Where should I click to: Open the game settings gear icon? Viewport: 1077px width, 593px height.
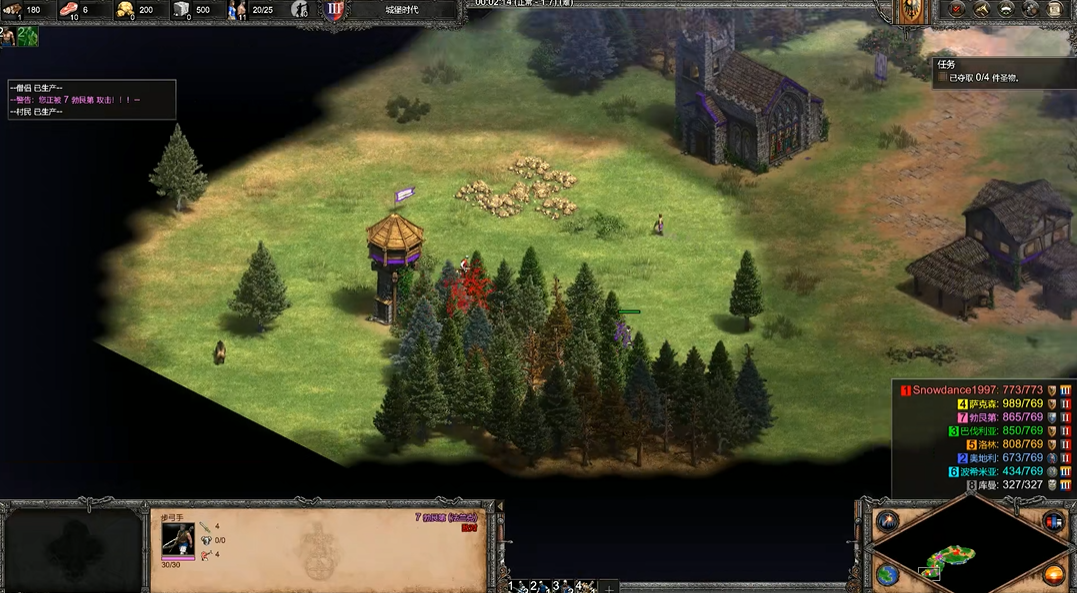click(x=1029, y=10)
